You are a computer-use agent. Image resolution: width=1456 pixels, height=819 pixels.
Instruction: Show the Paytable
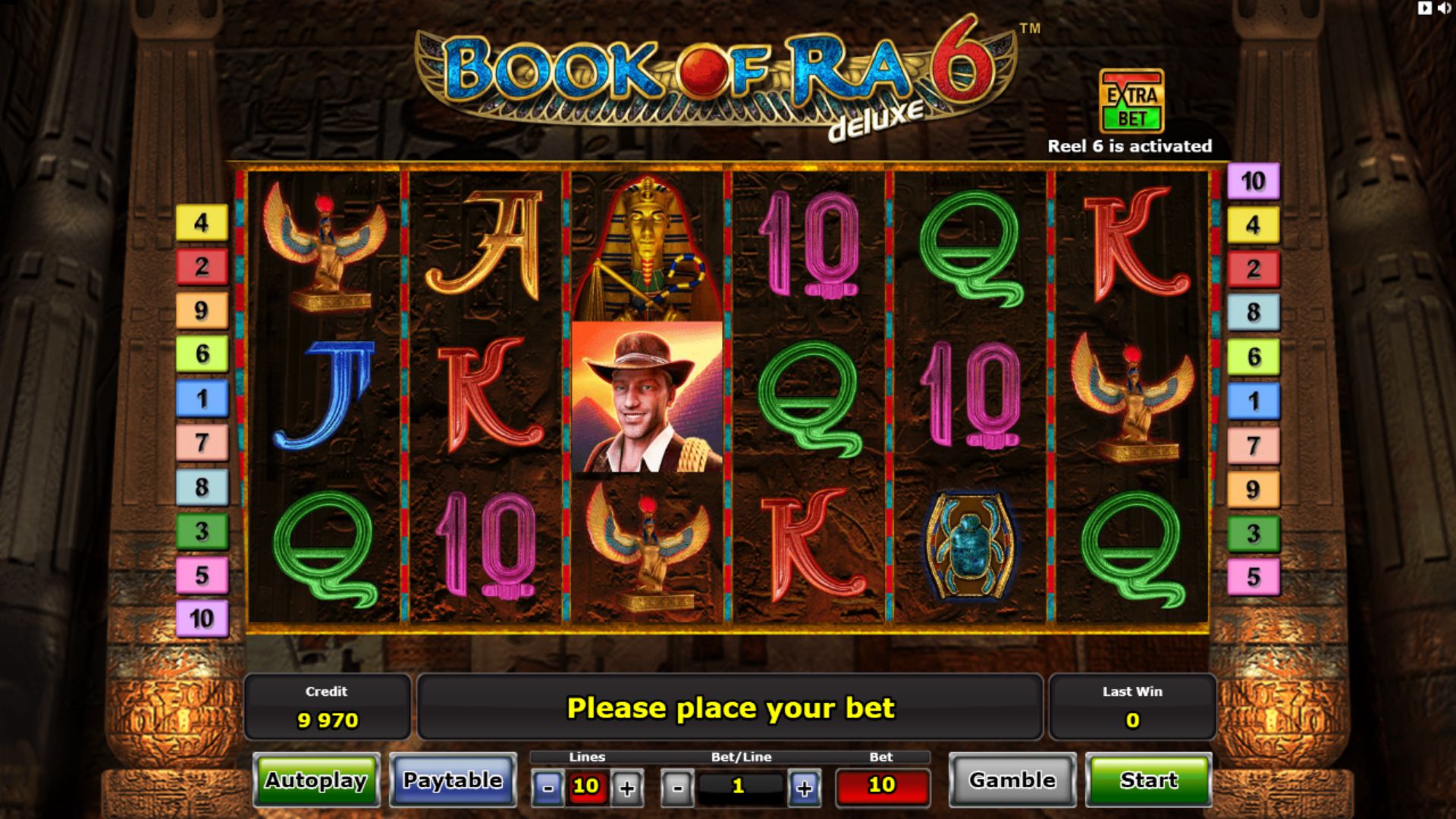[453, 780]
